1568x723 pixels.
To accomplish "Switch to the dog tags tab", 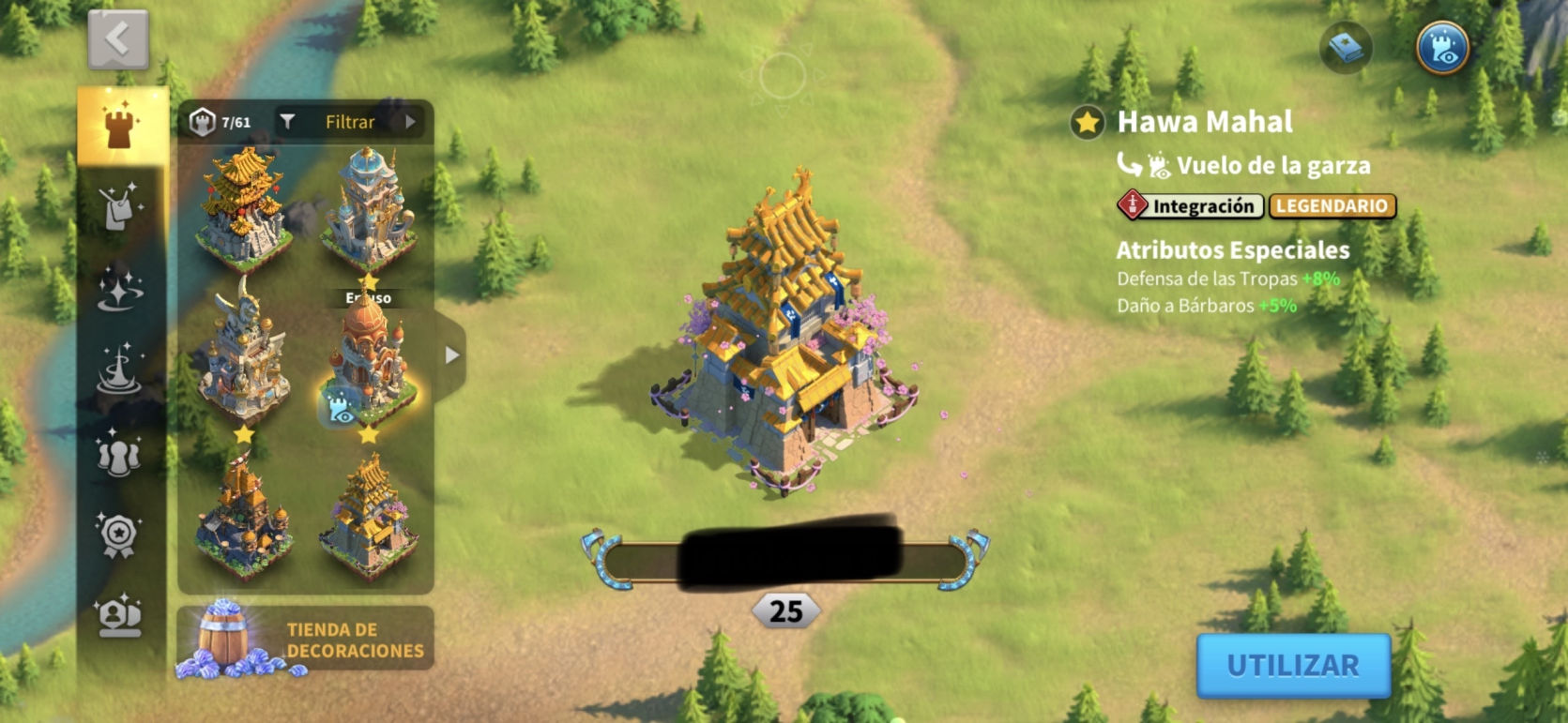I will [x=120, y=205].
